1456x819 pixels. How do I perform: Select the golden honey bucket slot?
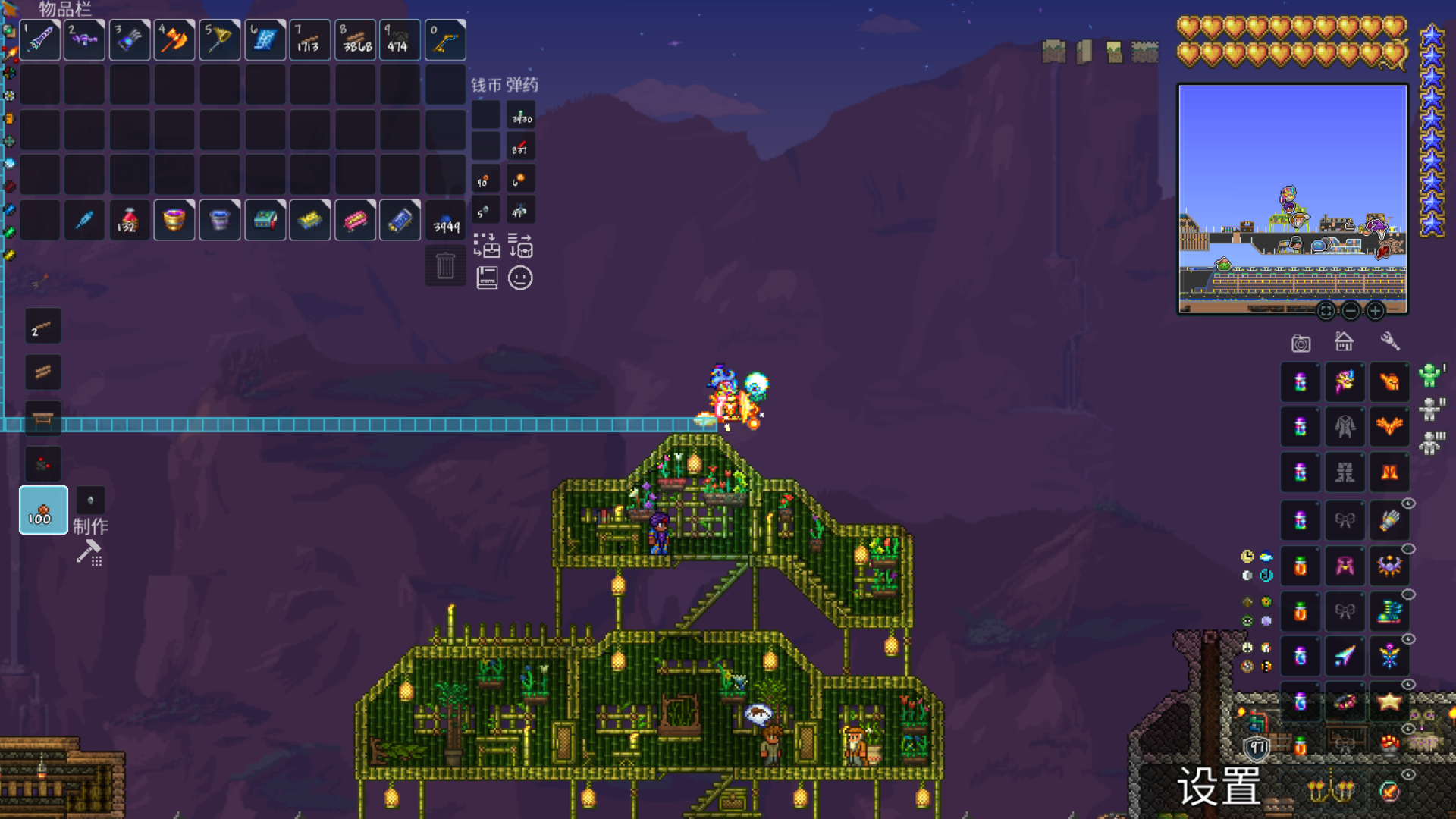174,221
